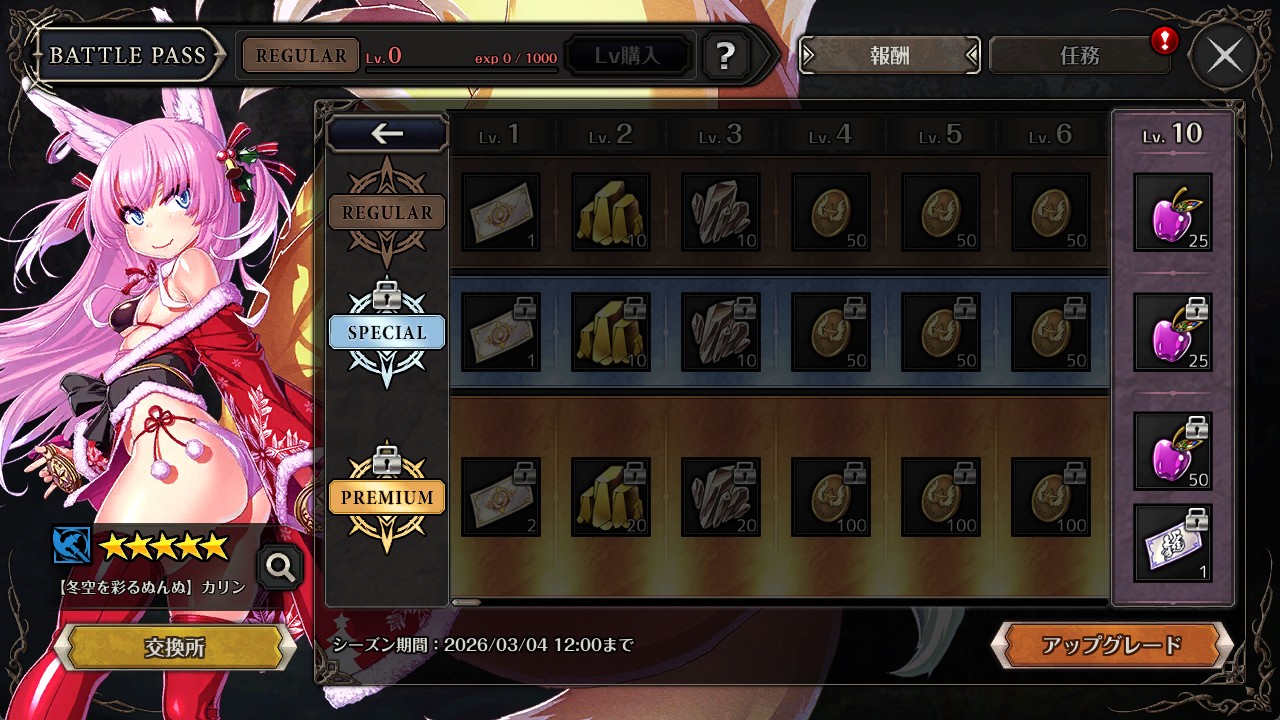Click the Lv購入 level purchase button
The height and width of the screenshot is (720, 1280).
(x=628, y=56)
